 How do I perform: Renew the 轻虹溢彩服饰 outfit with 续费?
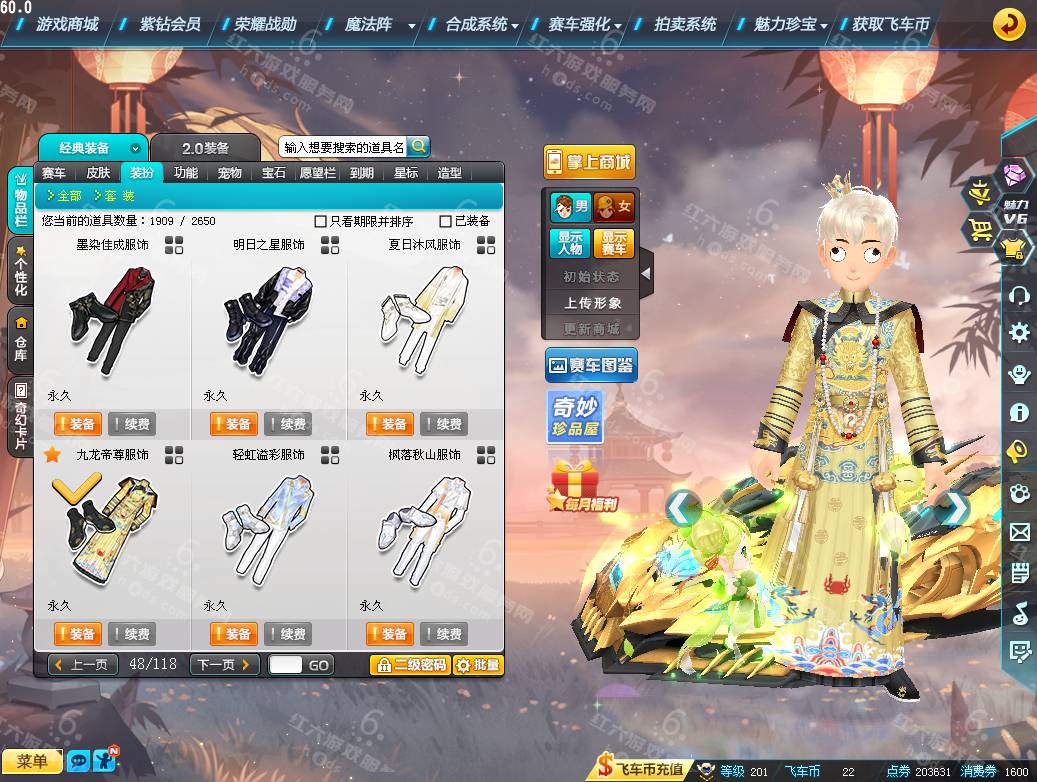point(287,634)
